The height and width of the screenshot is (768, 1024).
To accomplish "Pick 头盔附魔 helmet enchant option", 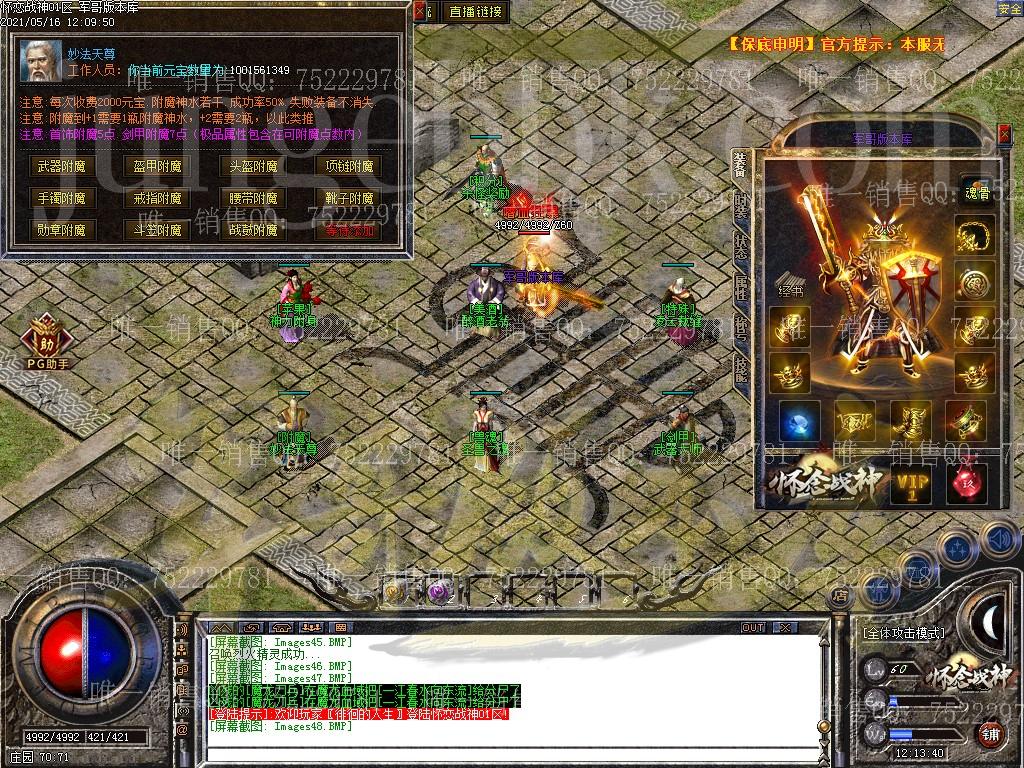I will (x=253, y=167).
